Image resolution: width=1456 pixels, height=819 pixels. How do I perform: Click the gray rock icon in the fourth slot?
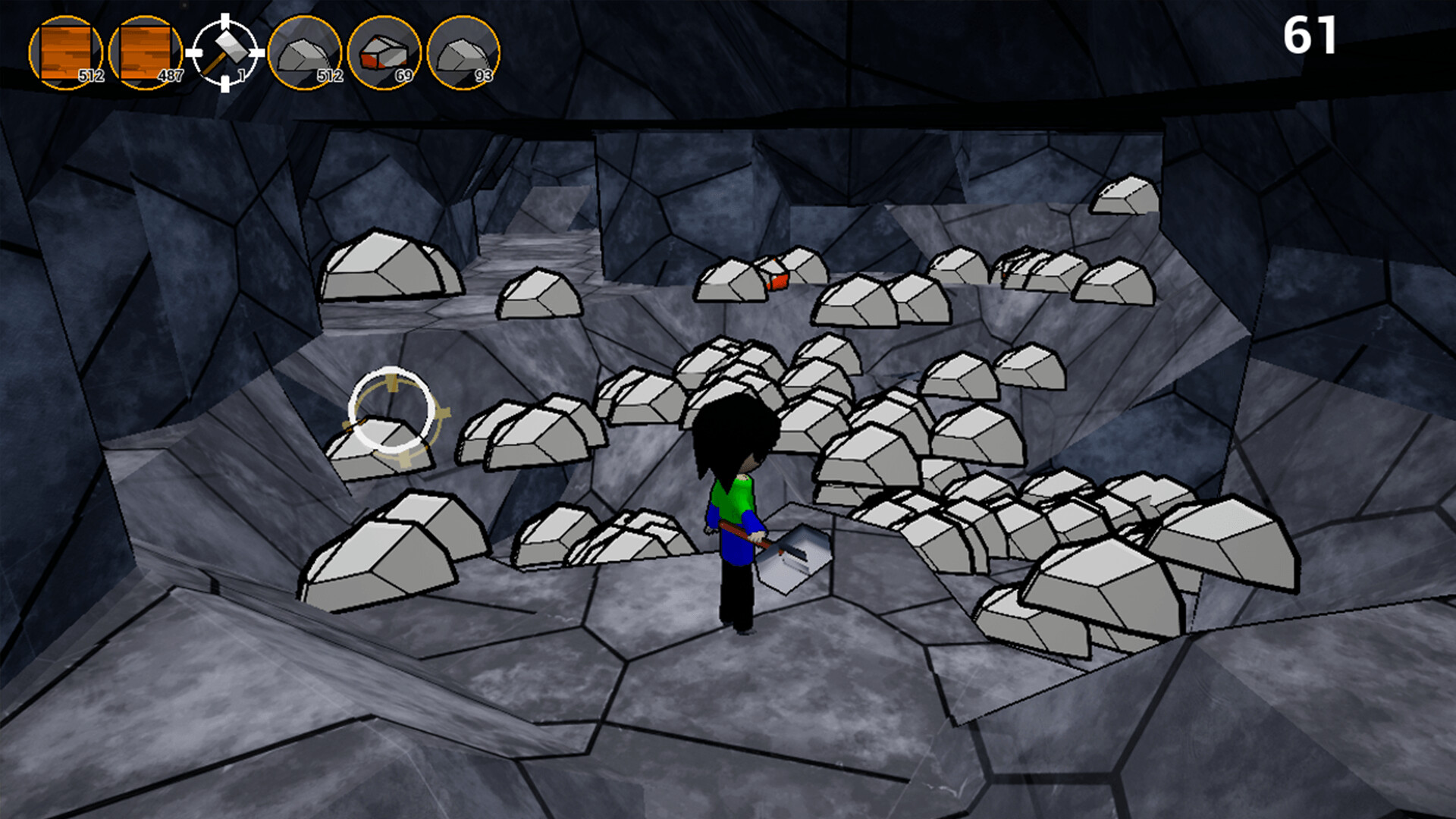coord(307,52)
